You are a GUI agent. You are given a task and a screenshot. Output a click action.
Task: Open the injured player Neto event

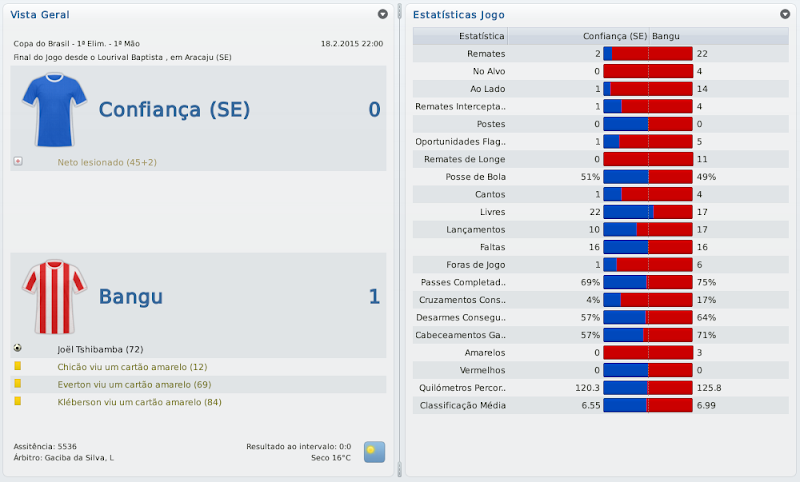pos(107,162)
